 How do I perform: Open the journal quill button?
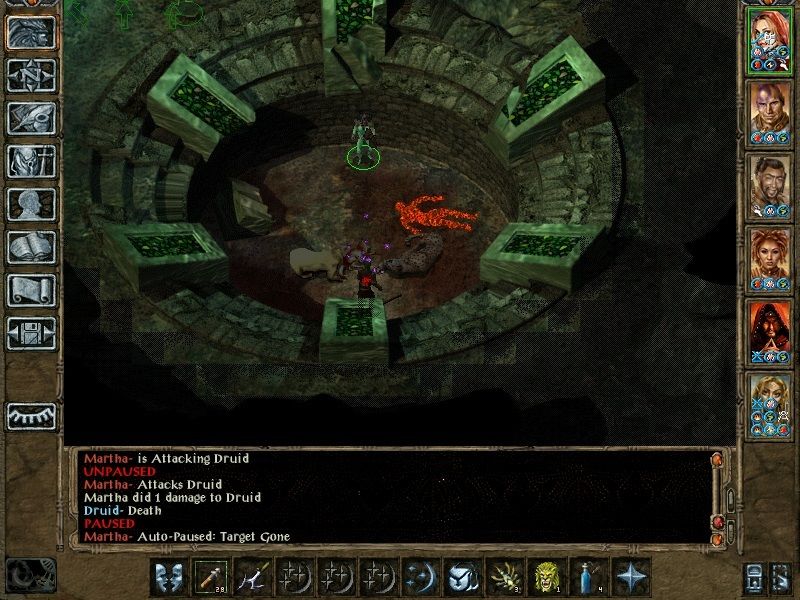31,118
